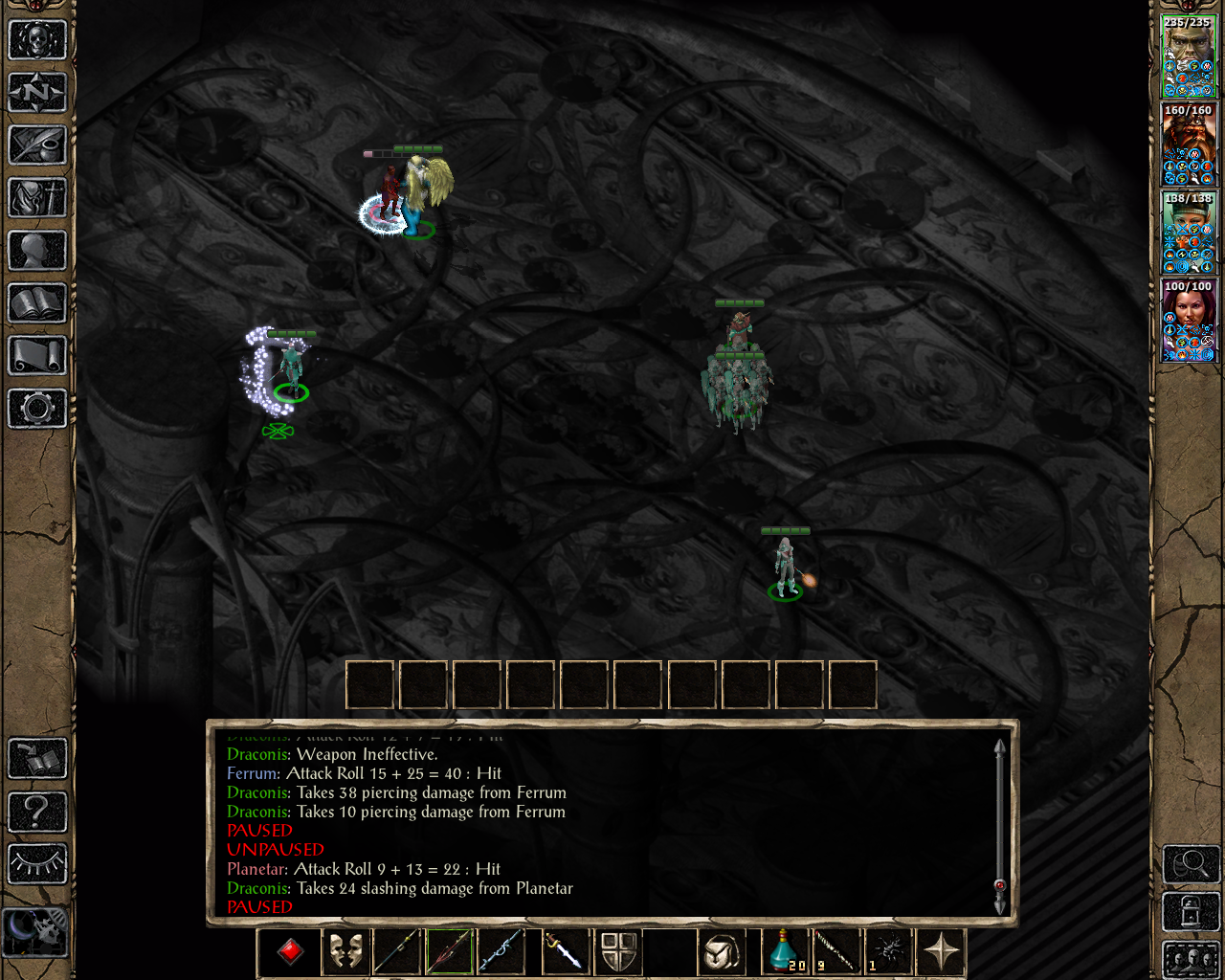The width and height of the screenshot is (1225, 980).
Task: Click the question mark help button
Action: (x=38, y=812)
